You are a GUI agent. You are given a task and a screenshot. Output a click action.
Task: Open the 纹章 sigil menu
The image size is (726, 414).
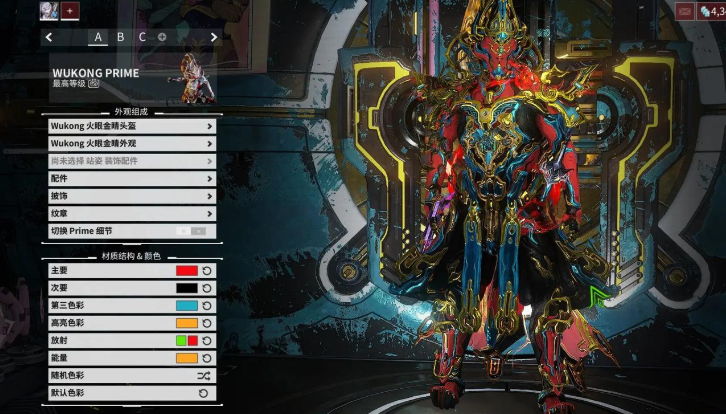point(131,213)
